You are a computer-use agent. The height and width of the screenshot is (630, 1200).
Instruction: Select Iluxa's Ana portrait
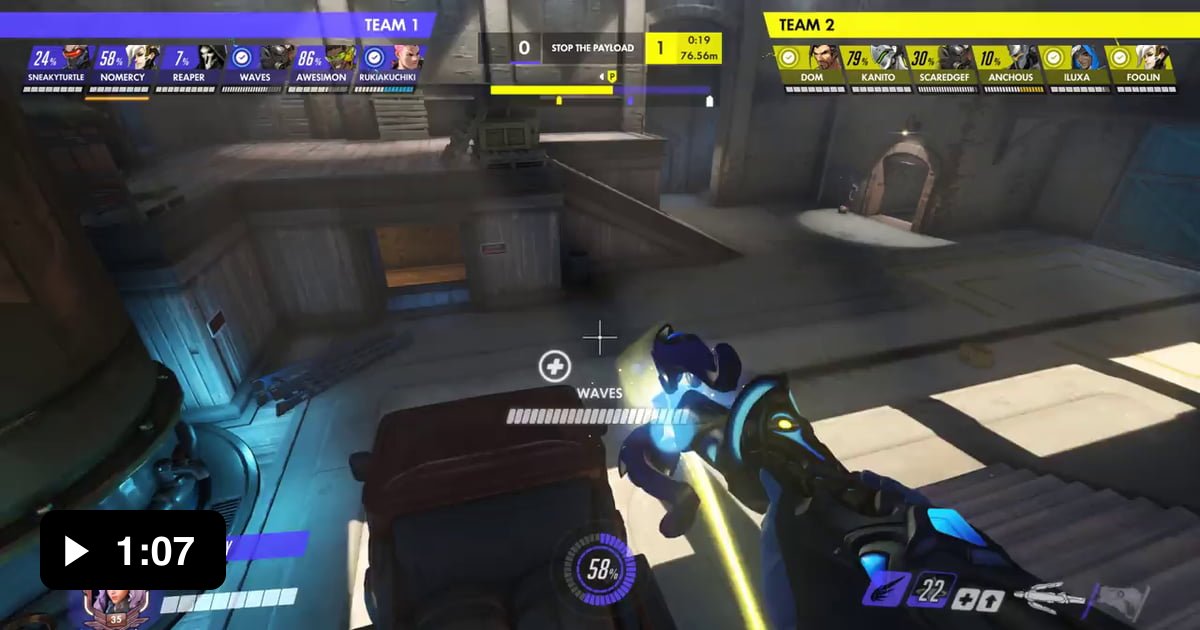pyautogui.click(x=1087, y=58)
